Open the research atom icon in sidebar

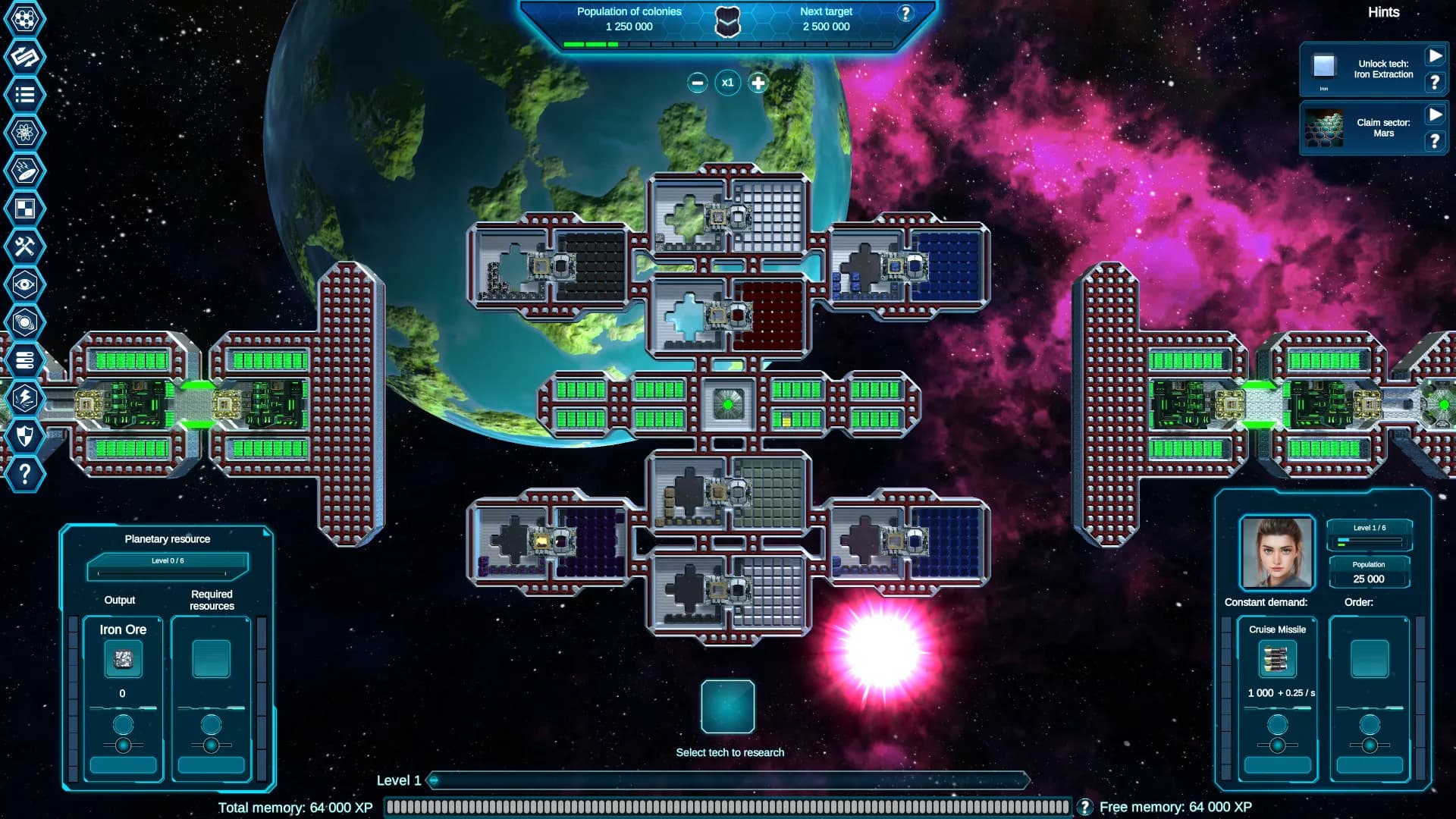pyautogui.click(x=25, y=133)
